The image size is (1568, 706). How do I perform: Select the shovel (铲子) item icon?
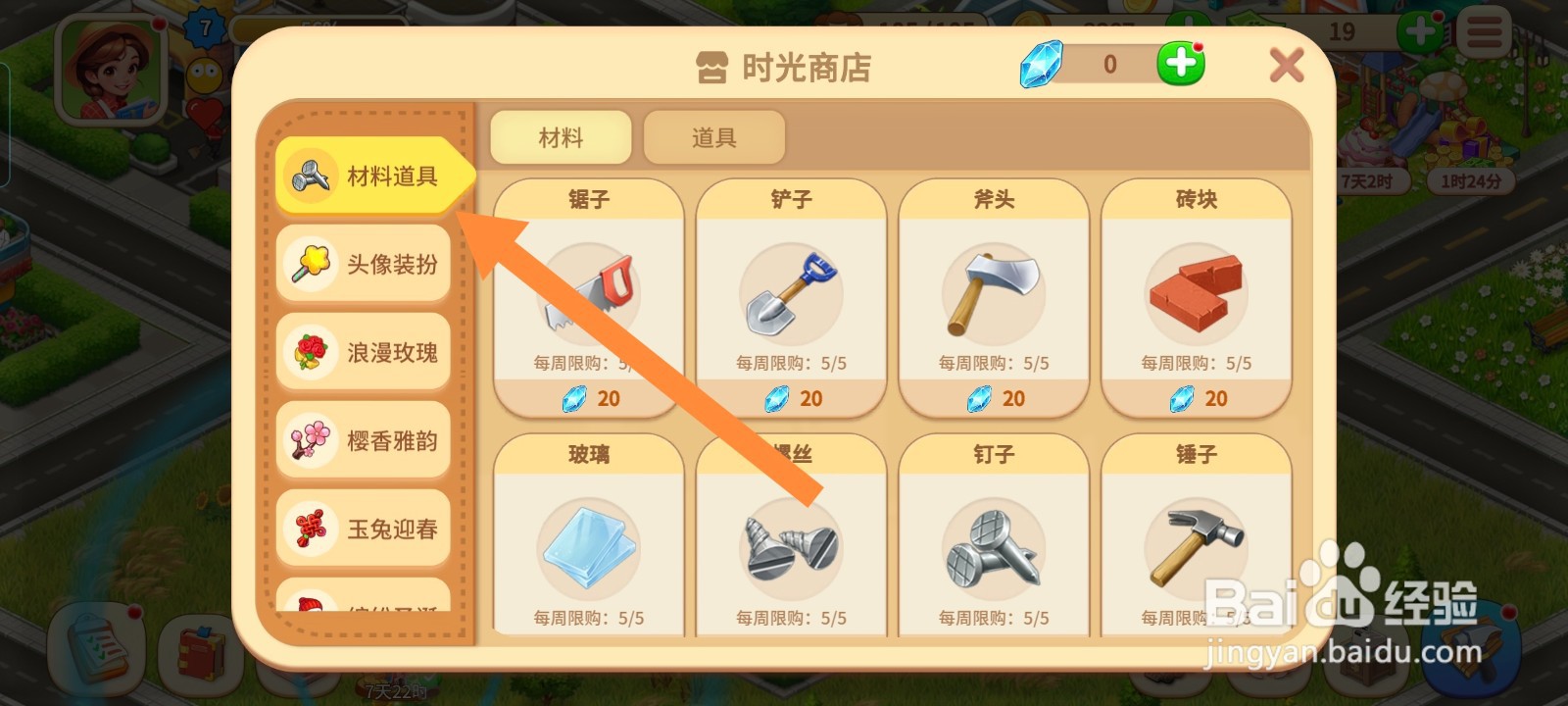pos(790,291)
